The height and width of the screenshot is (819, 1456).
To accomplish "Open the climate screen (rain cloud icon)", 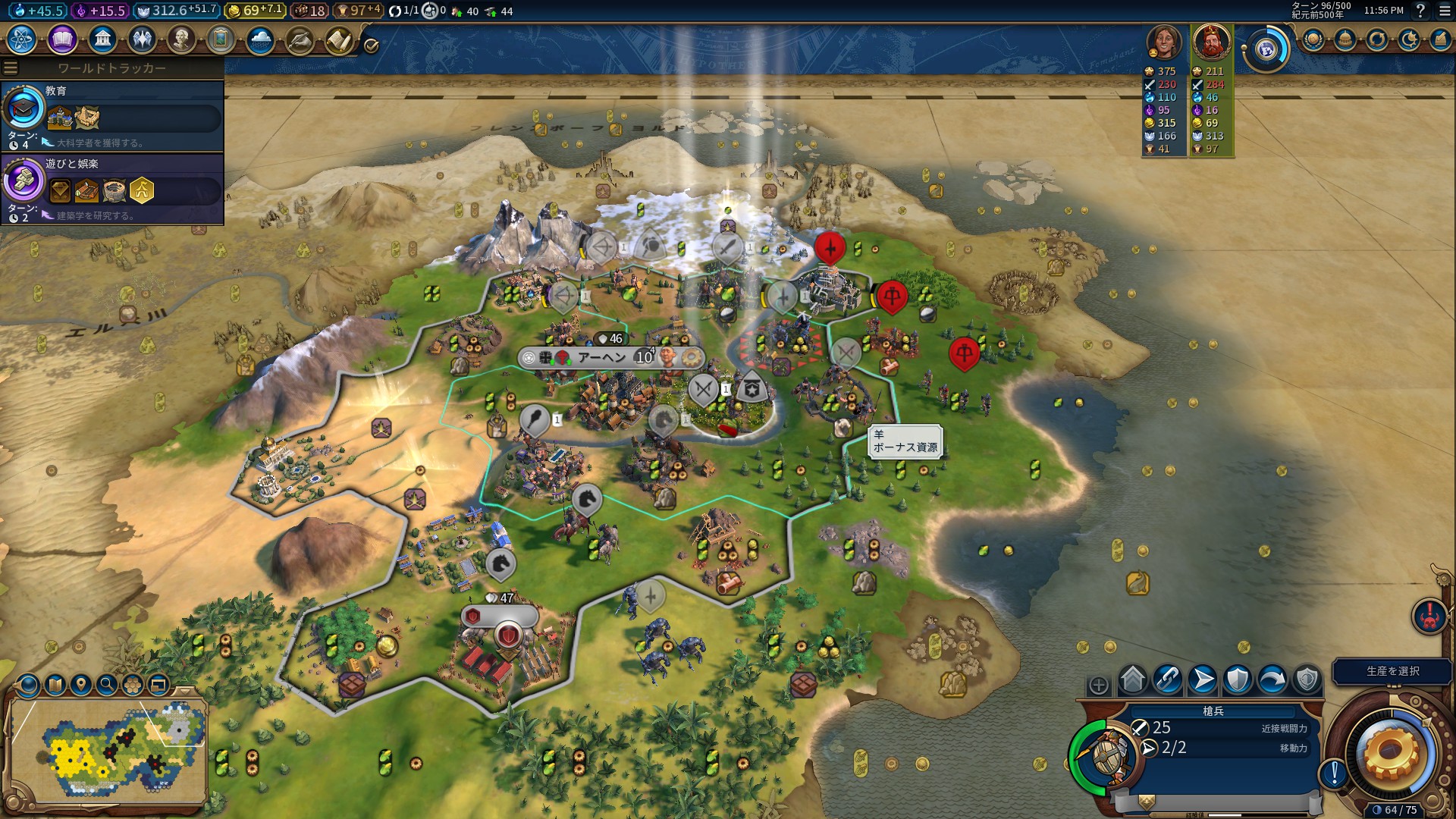I will pyautogui.click(x=260, y=39).
